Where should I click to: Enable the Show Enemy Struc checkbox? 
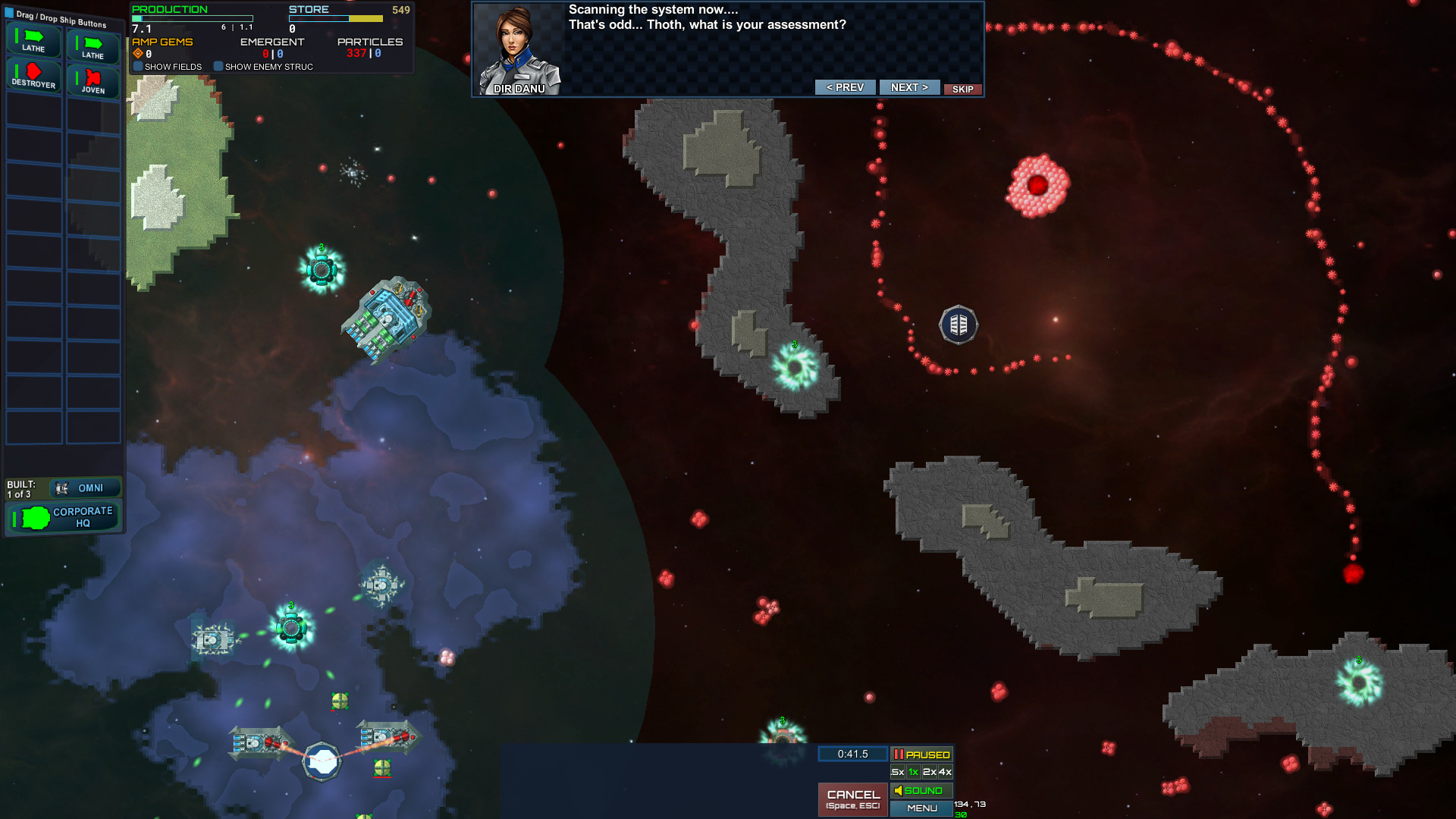(219, 67)
